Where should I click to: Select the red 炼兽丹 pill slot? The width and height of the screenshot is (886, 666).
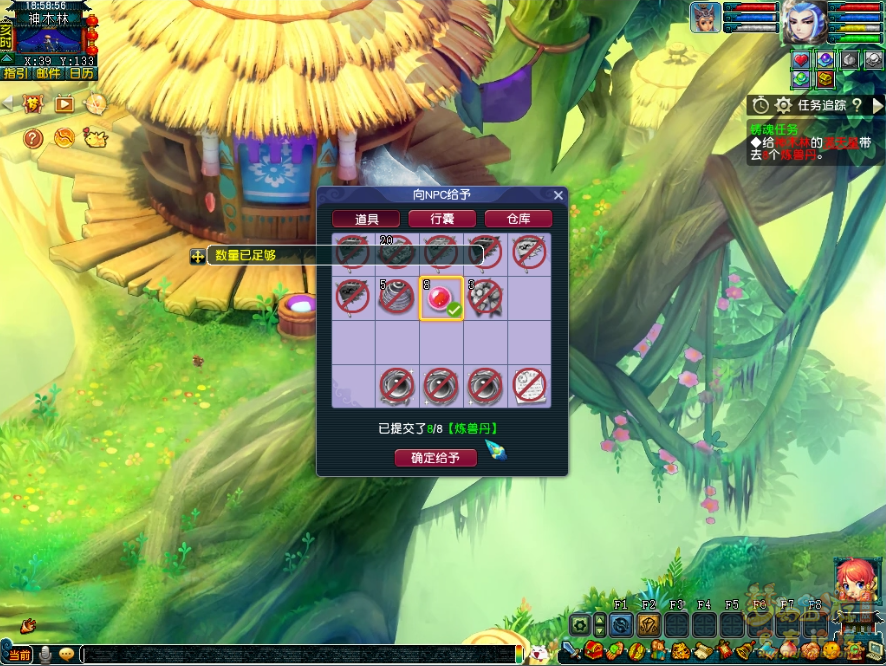click(x=441, y=298)
